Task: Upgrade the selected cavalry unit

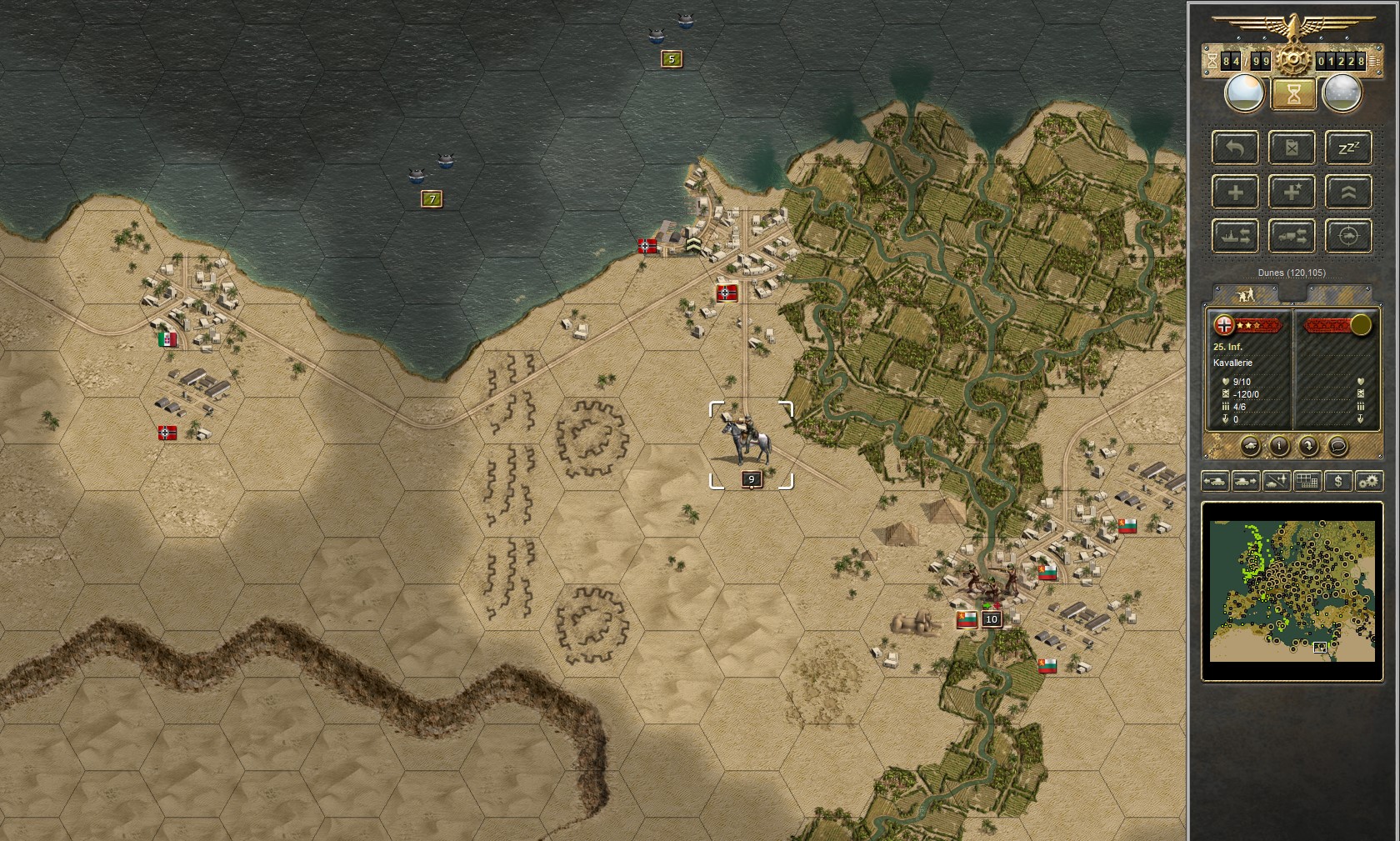Action: 1348,193
